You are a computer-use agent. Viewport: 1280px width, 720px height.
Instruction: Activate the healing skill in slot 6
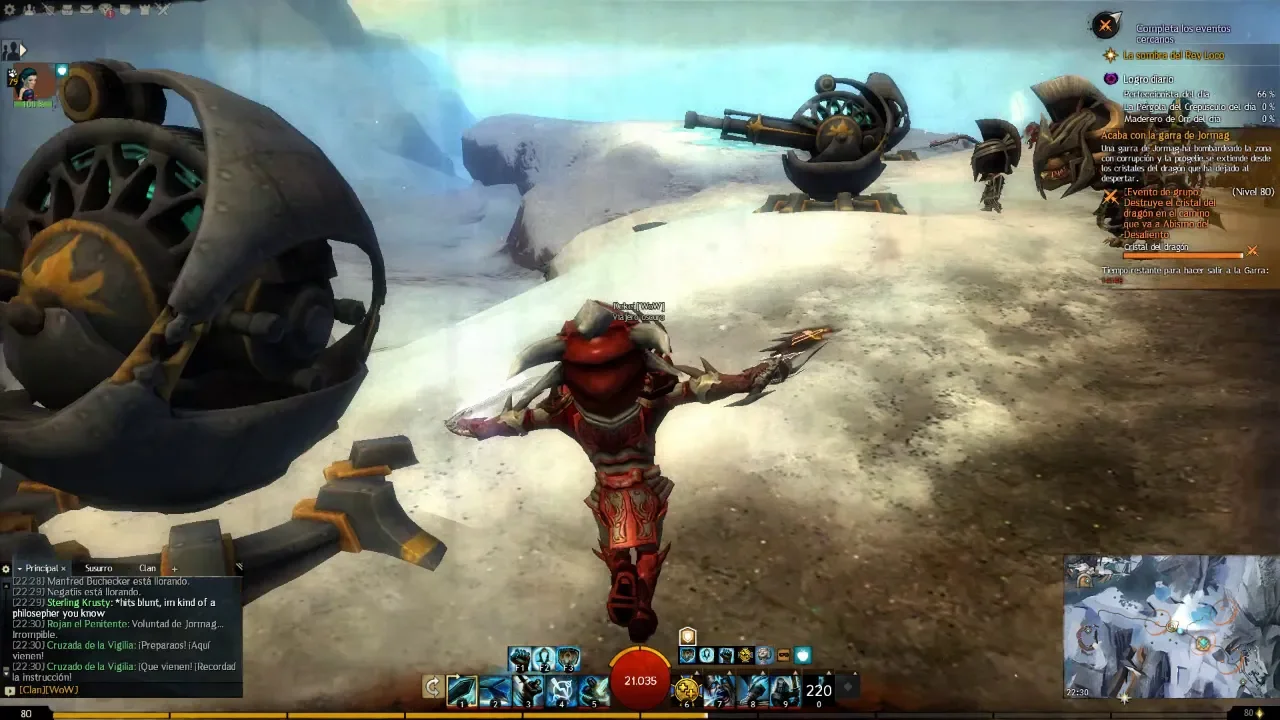click(687, 689)
